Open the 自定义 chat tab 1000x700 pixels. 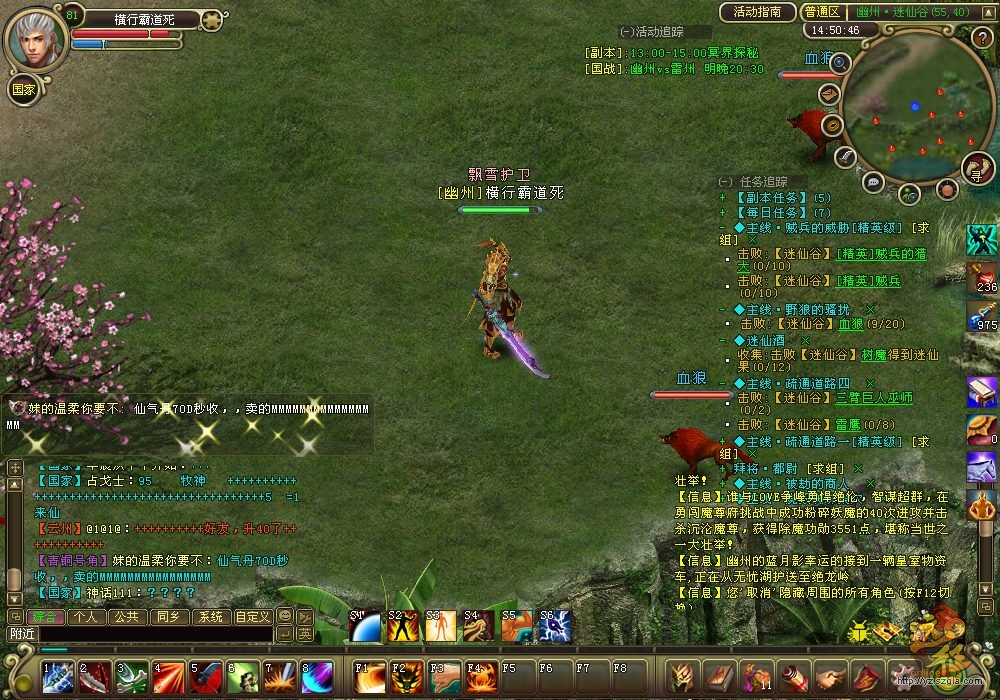tap(251, 616)
